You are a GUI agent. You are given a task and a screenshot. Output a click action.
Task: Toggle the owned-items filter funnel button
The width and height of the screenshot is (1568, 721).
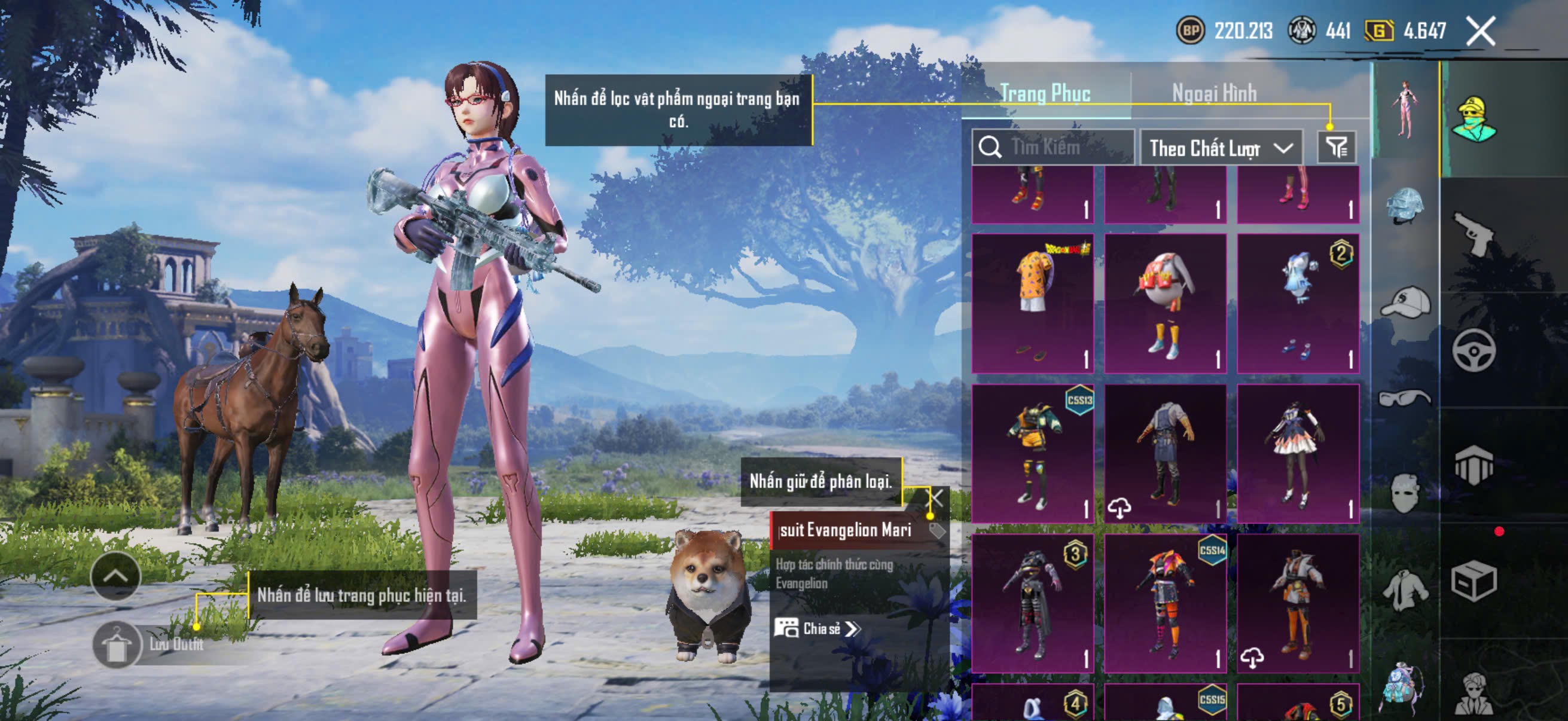coord(1337,147)
